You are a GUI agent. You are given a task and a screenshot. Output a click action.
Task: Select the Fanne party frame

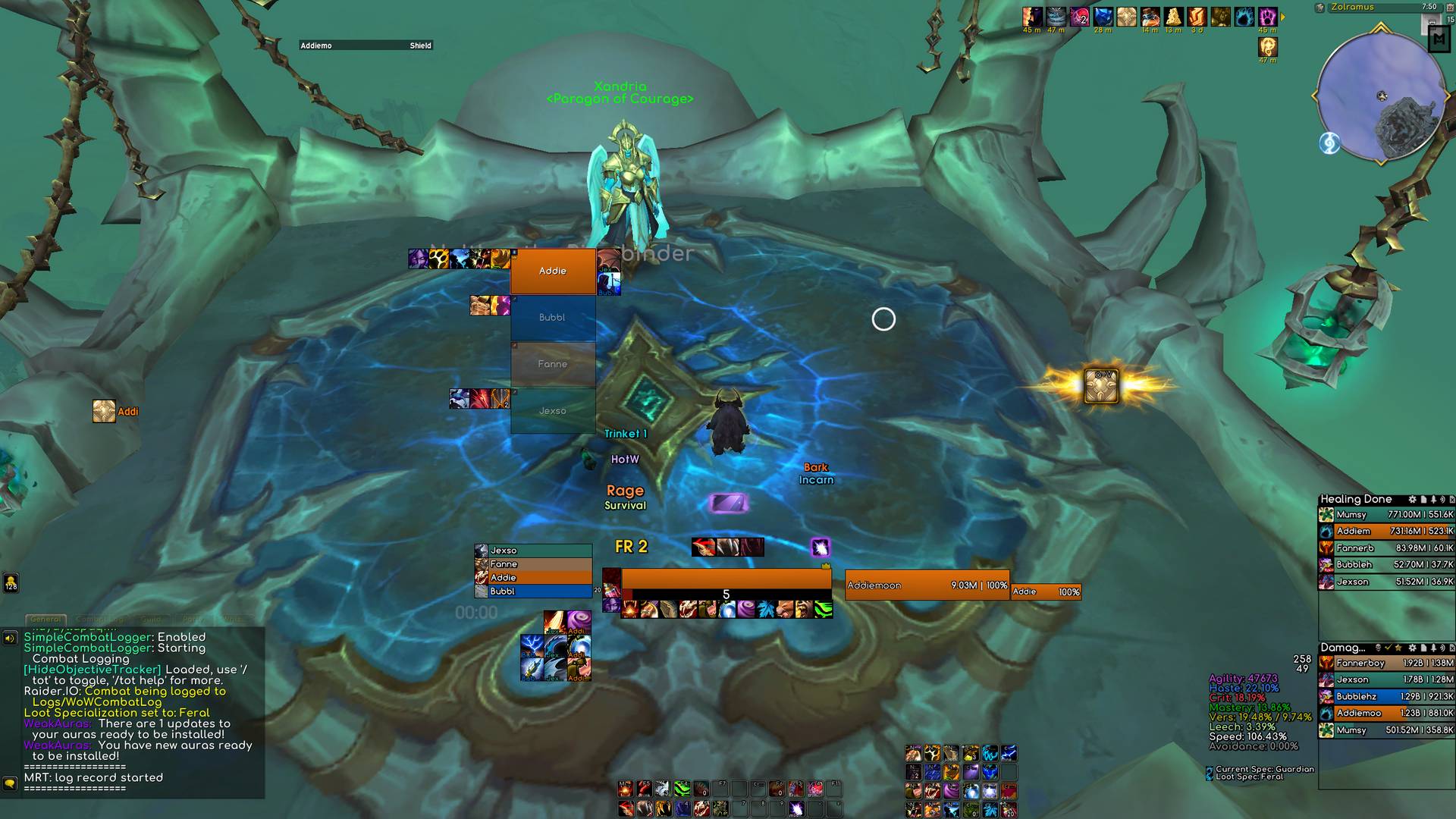tap(553, 364)
